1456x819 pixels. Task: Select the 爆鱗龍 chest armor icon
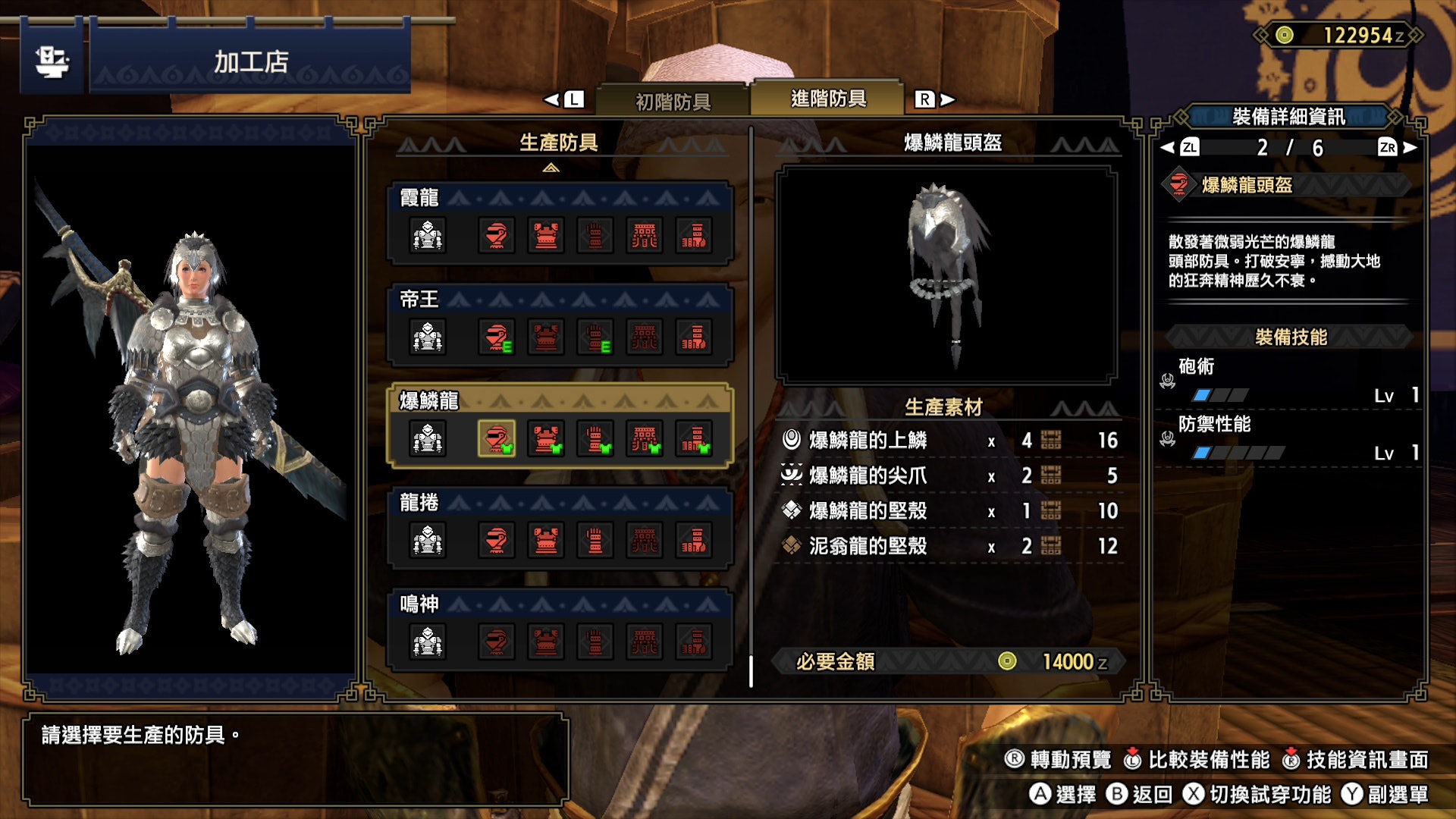pyautogui.click(x=545, y=439)
